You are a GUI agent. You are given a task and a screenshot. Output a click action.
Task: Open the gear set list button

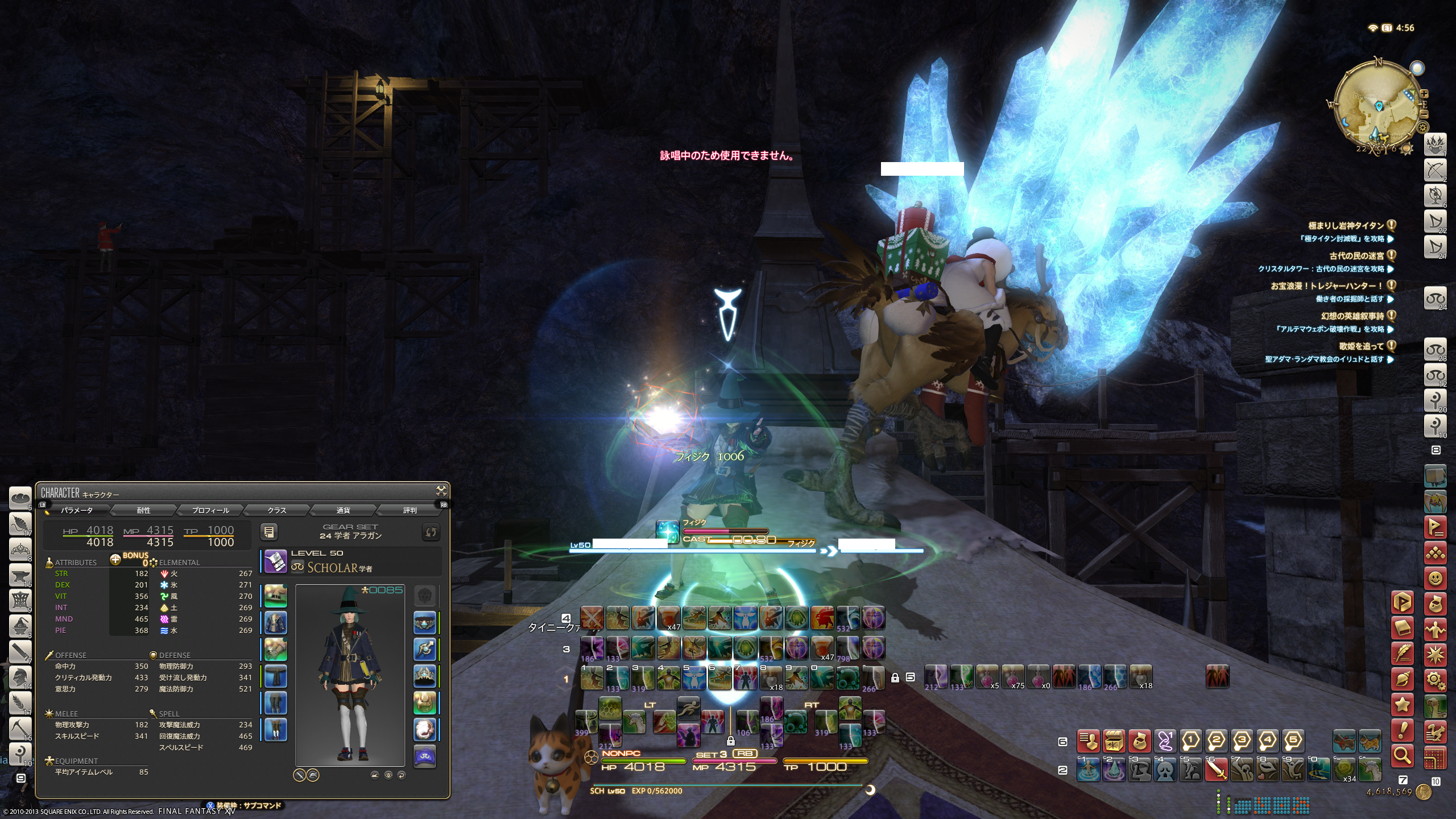[x=269, y=532]
